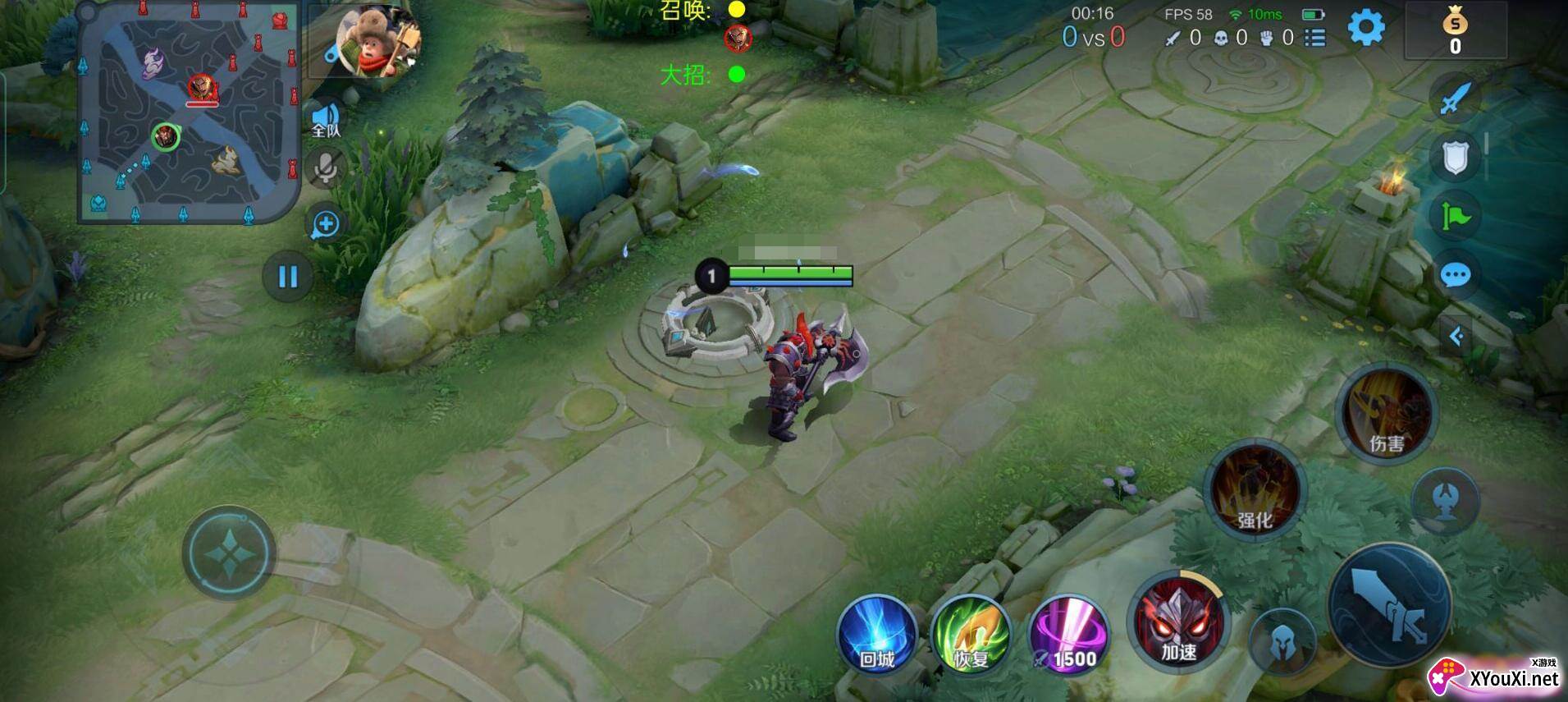
Task: Open the scoreboard list icon
Action: tap(1314, 38)
